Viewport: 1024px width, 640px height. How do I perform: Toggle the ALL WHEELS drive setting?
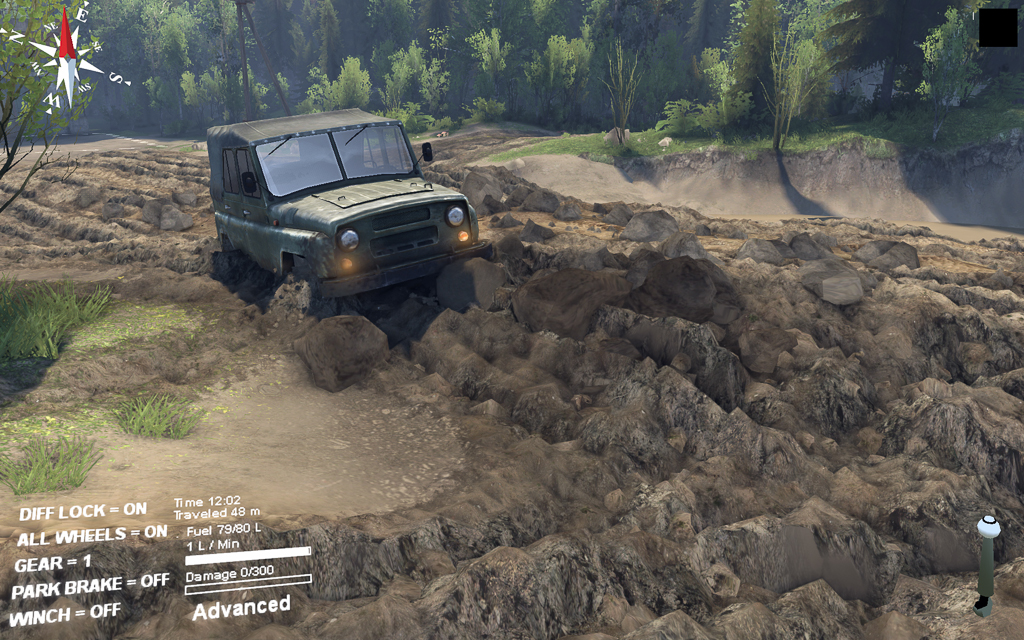click(x=92, y=535)
